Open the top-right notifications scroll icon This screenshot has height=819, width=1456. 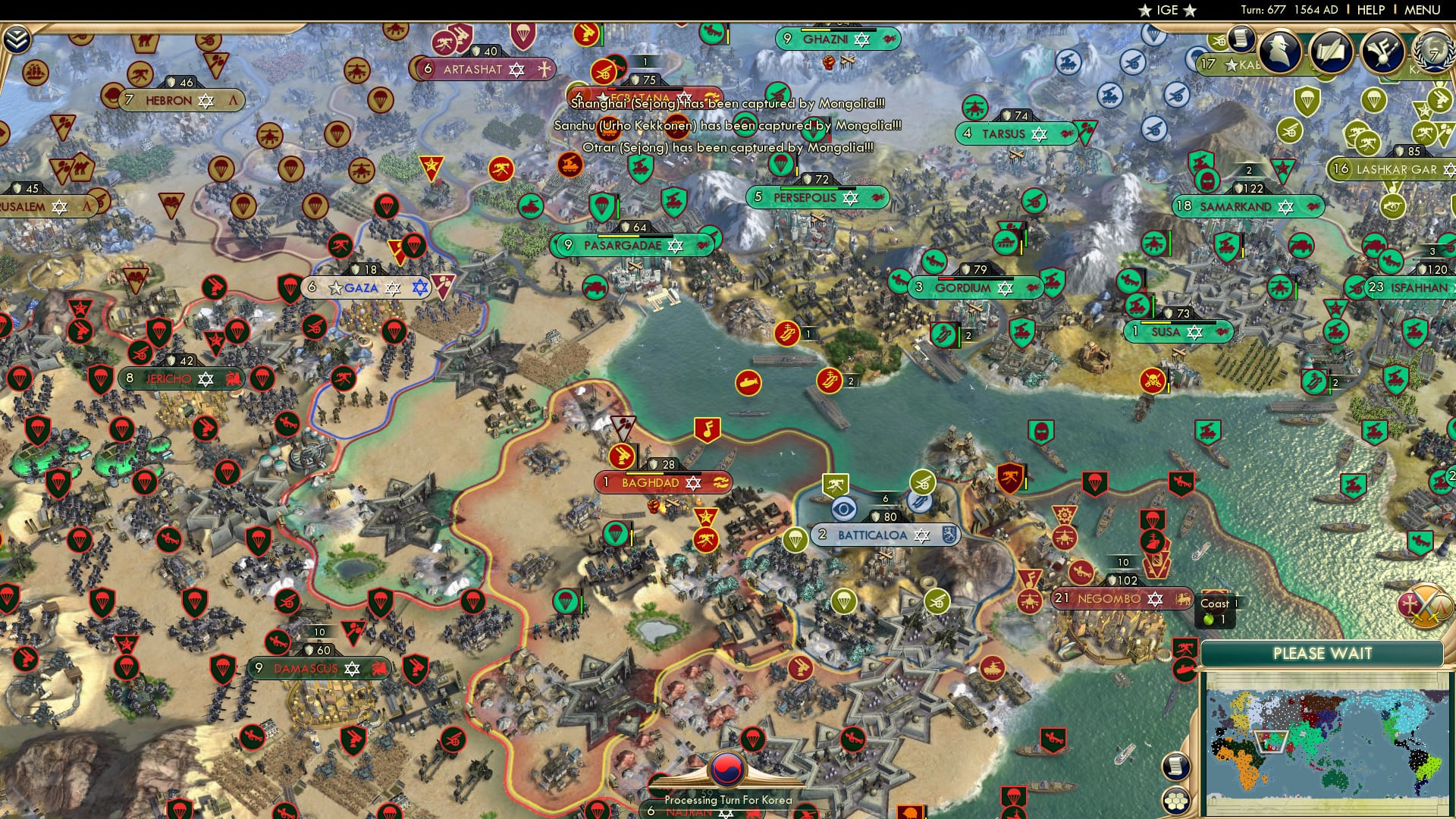1242,39
